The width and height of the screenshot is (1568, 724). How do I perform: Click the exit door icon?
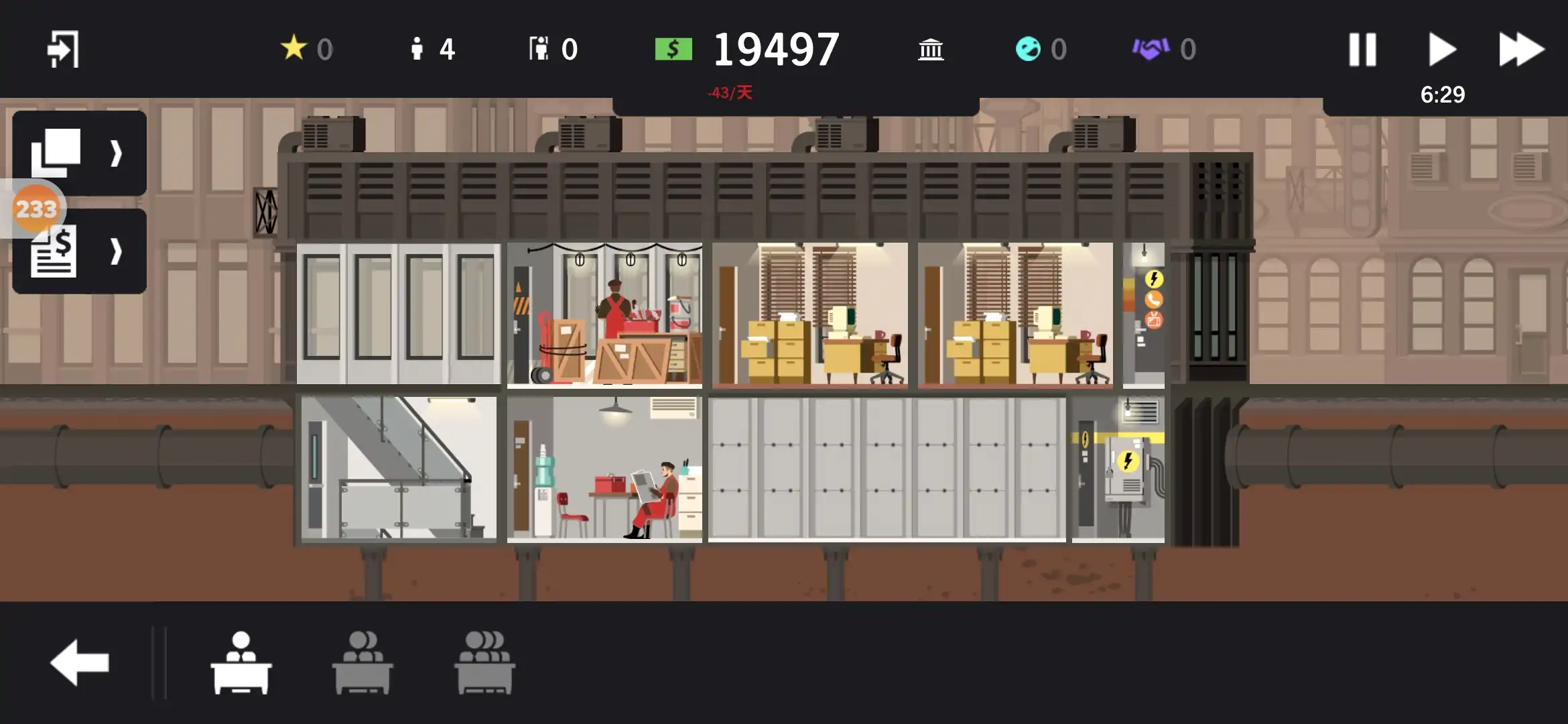pyautogui.click(x=63, y=49)
